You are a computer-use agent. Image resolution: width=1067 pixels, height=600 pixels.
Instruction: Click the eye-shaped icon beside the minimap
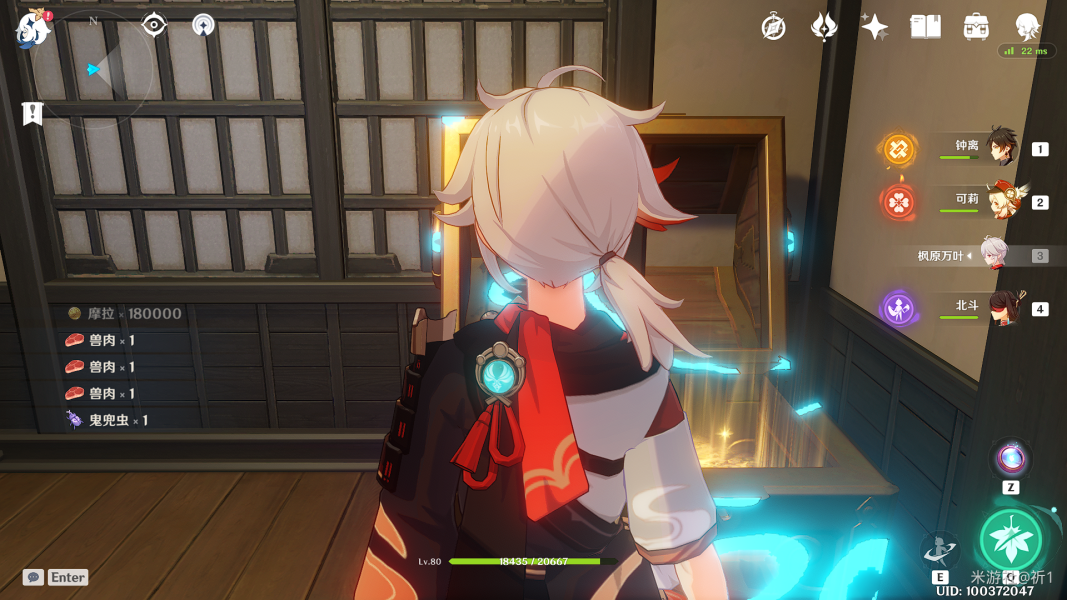click(x=154, y=25)
